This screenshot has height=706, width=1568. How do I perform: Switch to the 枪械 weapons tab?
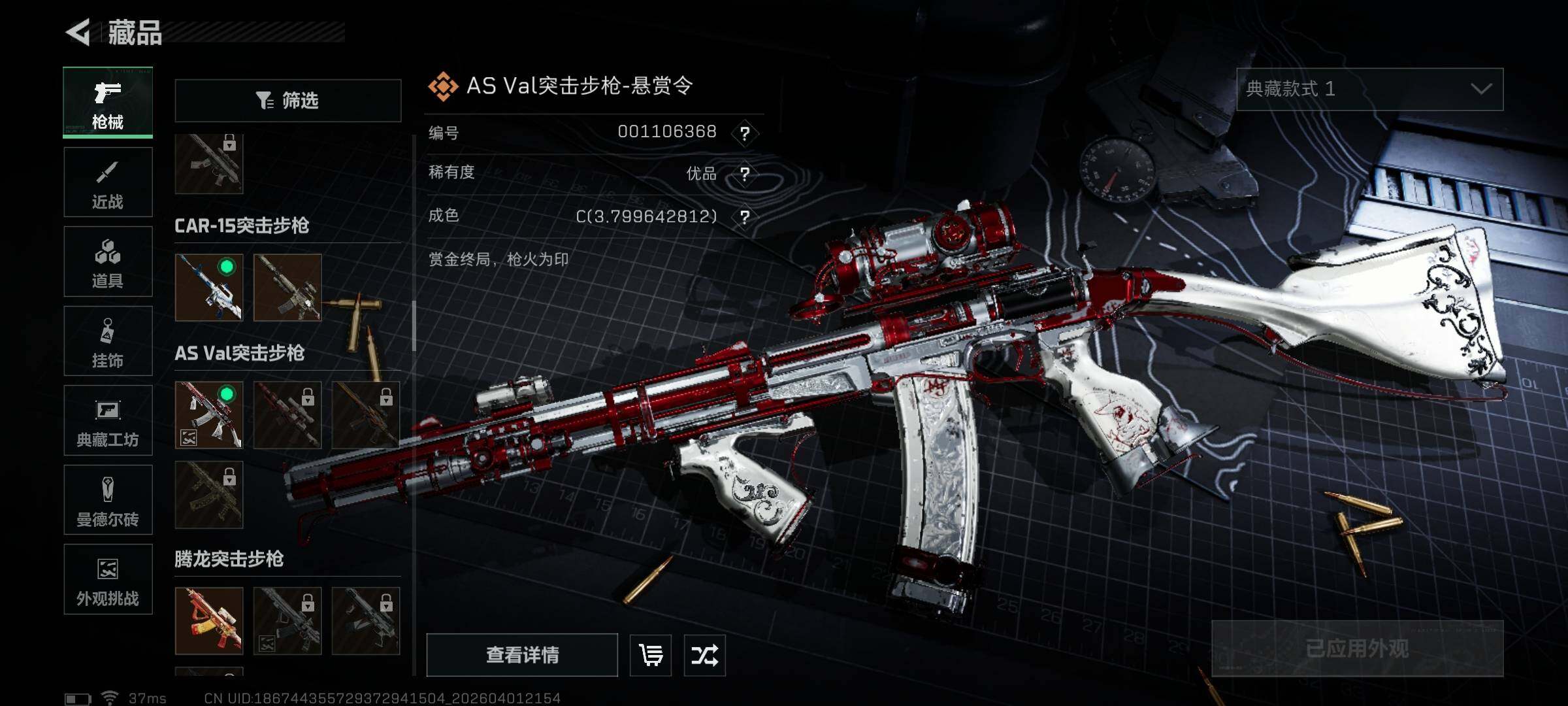[108, 103]
